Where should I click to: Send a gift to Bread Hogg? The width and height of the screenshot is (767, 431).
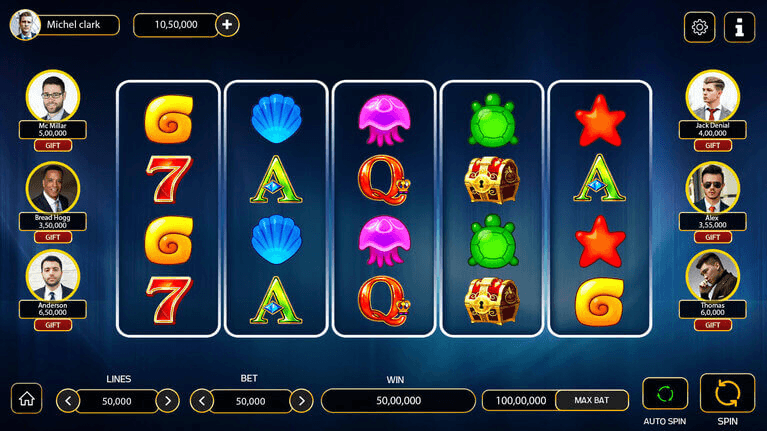(53, 237)
